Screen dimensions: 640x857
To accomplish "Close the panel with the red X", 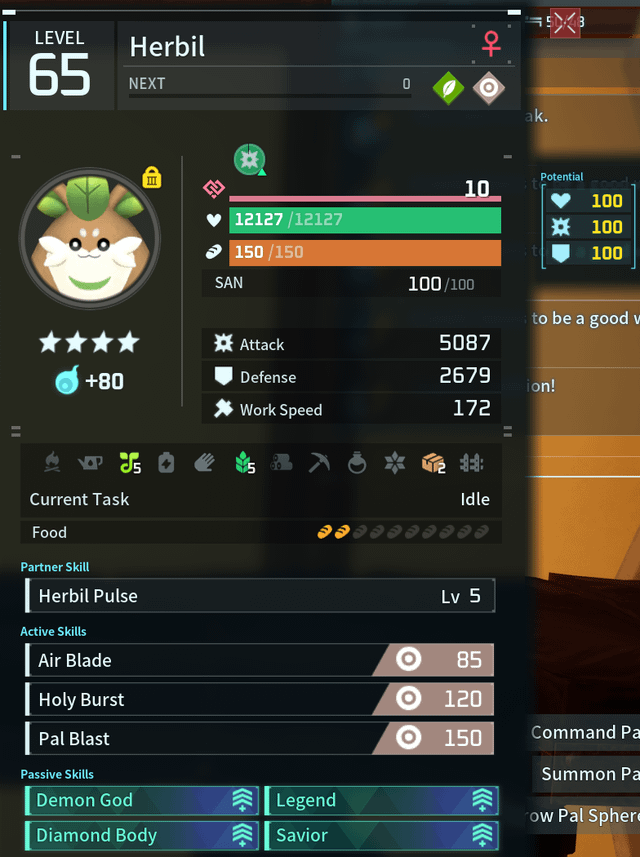I will point(565,22).
